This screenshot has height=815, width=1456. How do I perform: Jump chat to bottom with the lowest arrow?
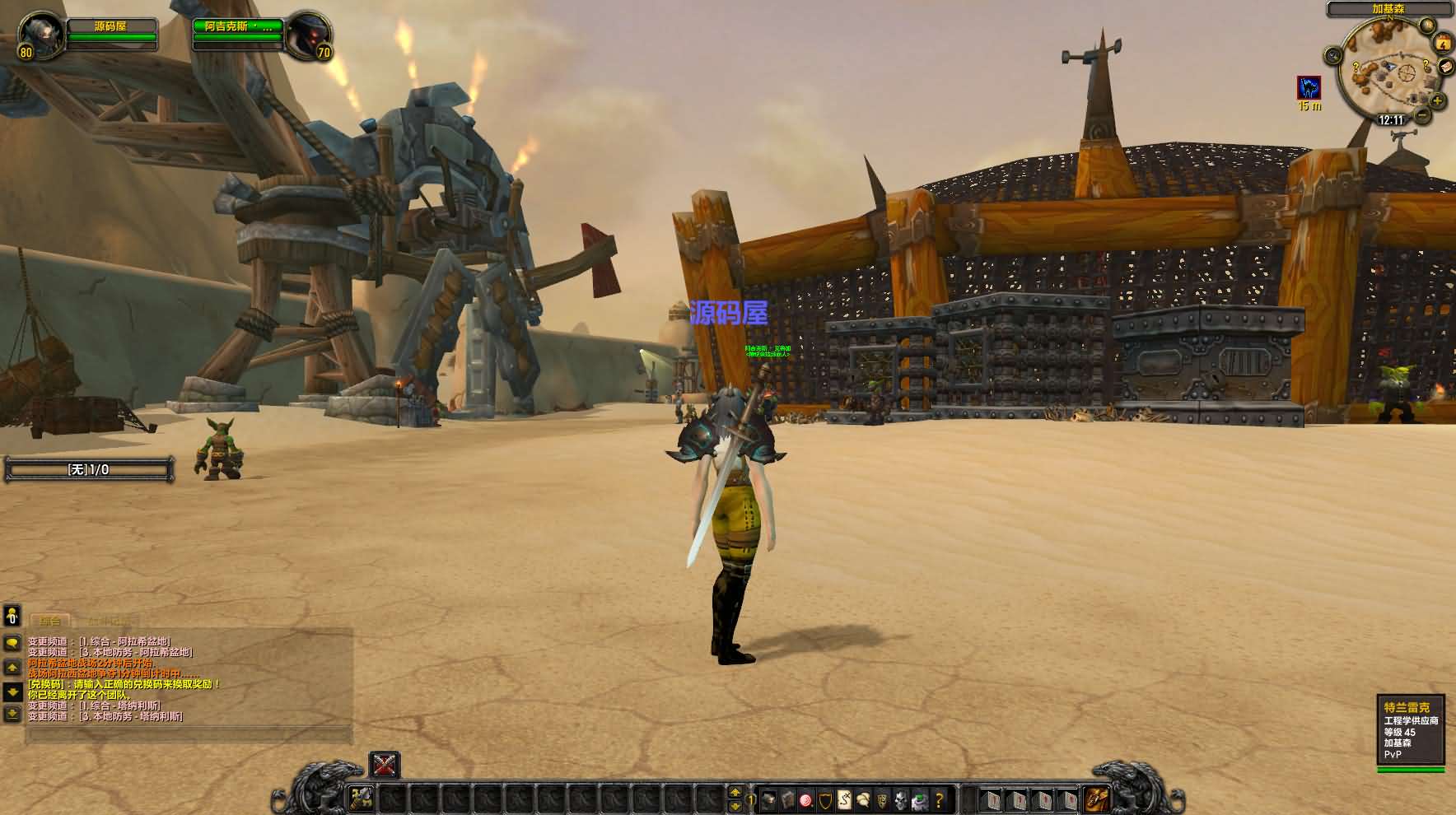coord(12,713)
